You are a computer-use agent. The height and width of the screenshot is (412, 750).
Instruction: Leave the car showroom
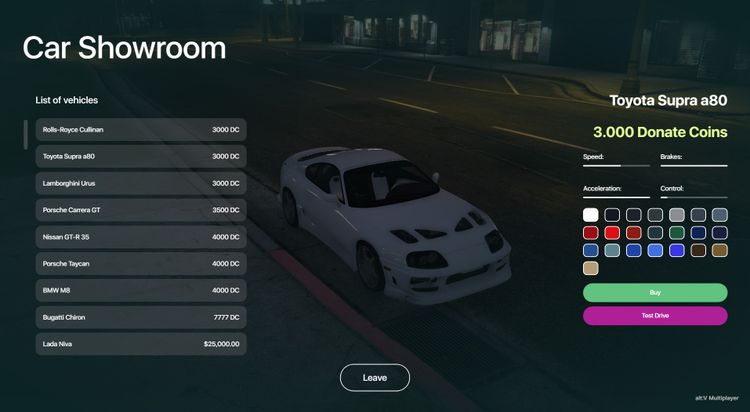[374, 378]
